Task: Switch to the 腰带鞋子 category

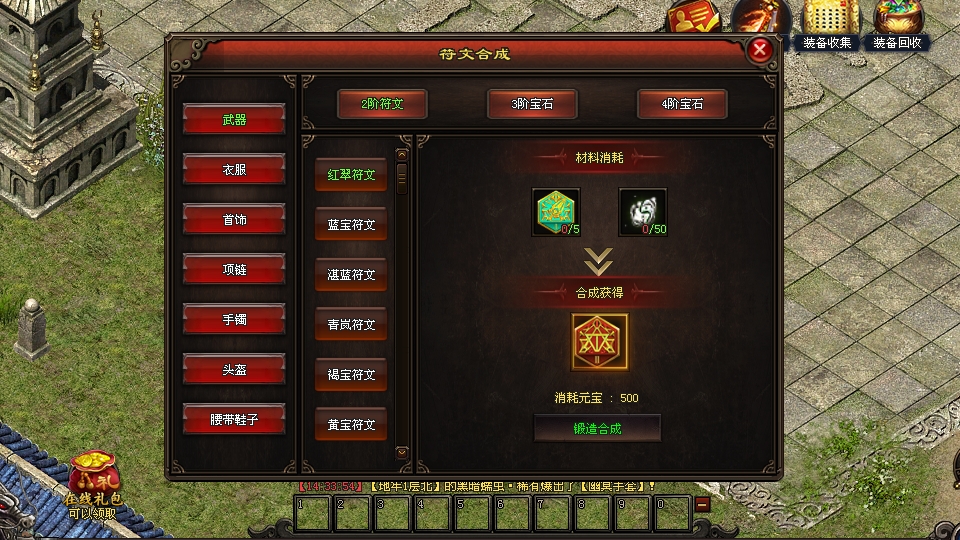Action: tap(234, 420)
